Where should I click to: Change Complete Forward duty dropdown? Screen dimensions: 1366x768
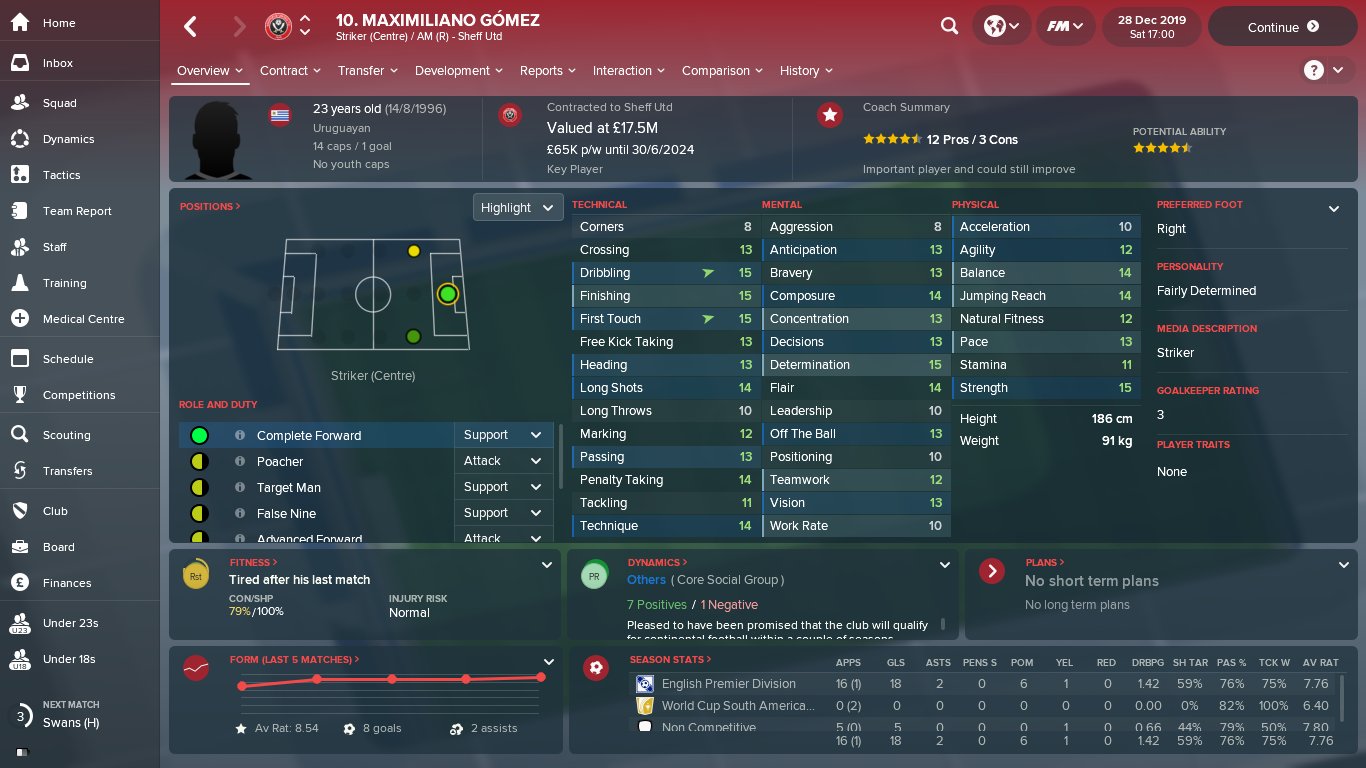click(x=503, y=435)
